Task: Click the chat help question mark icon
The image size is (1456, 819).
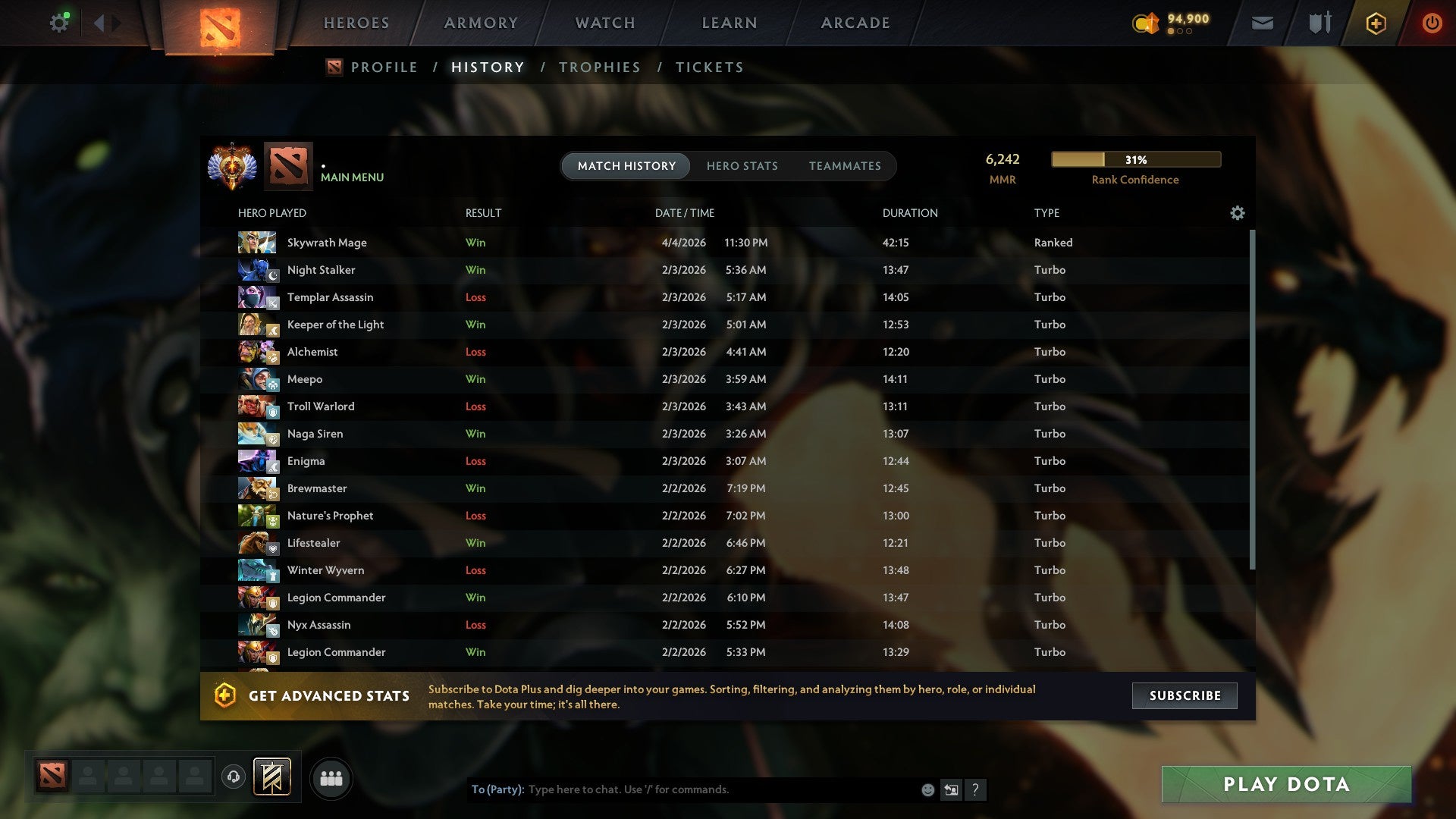Action: point(976,790)
